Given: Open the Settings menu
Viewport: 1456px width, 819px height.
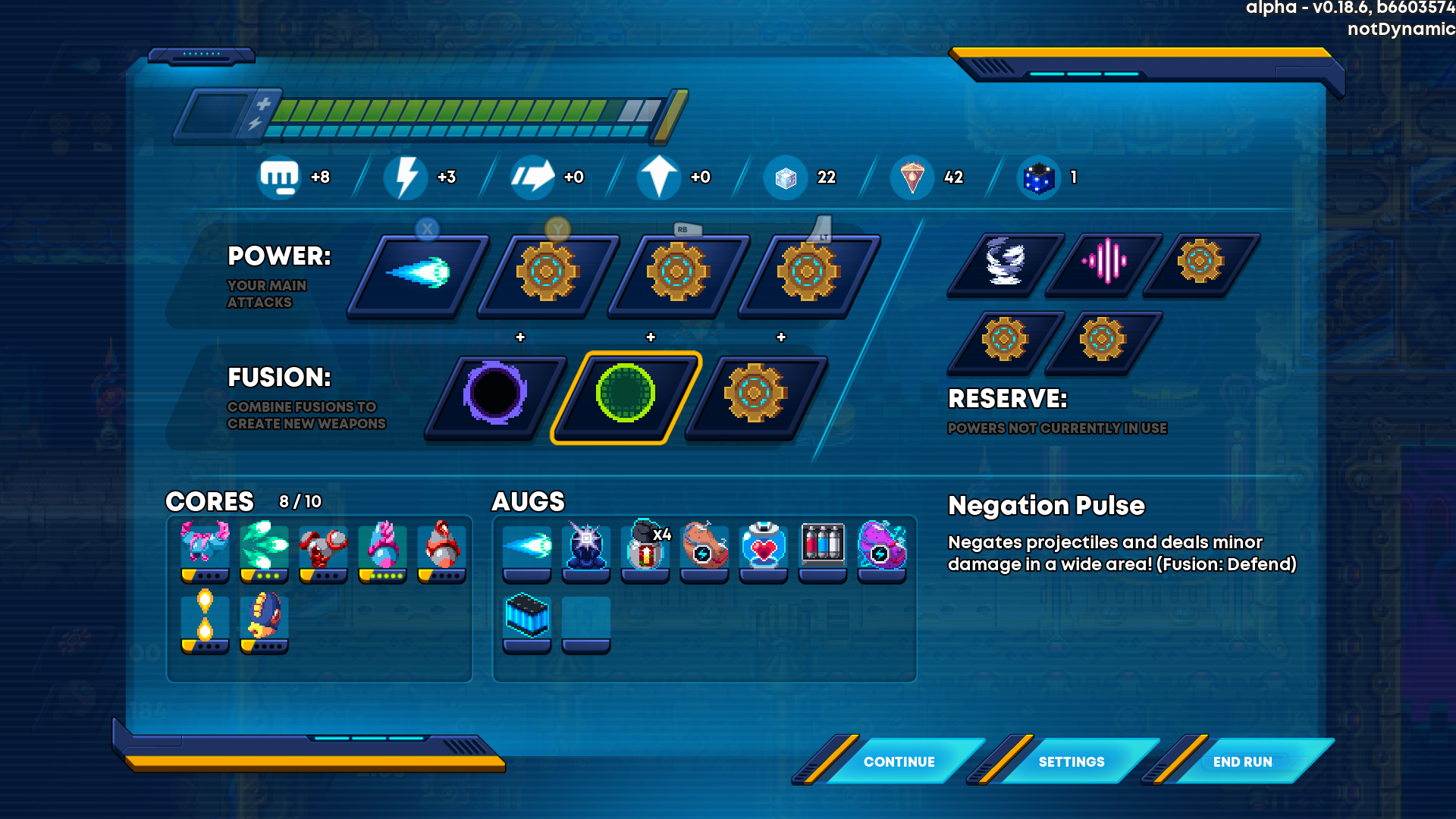Looking at the screenshot, I should 1071,761.
